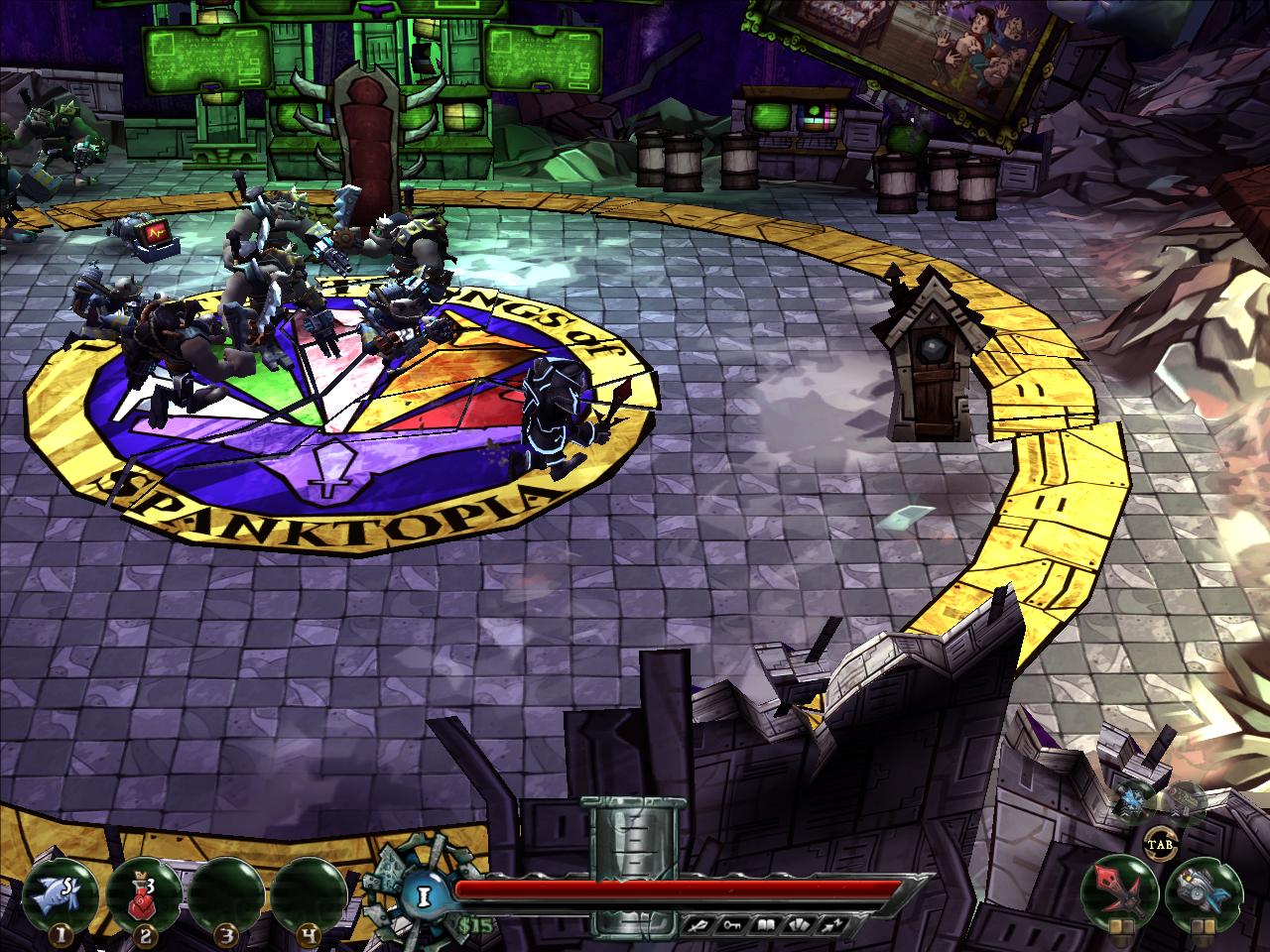Open the sword equipment menu icon

pos(698,924)
